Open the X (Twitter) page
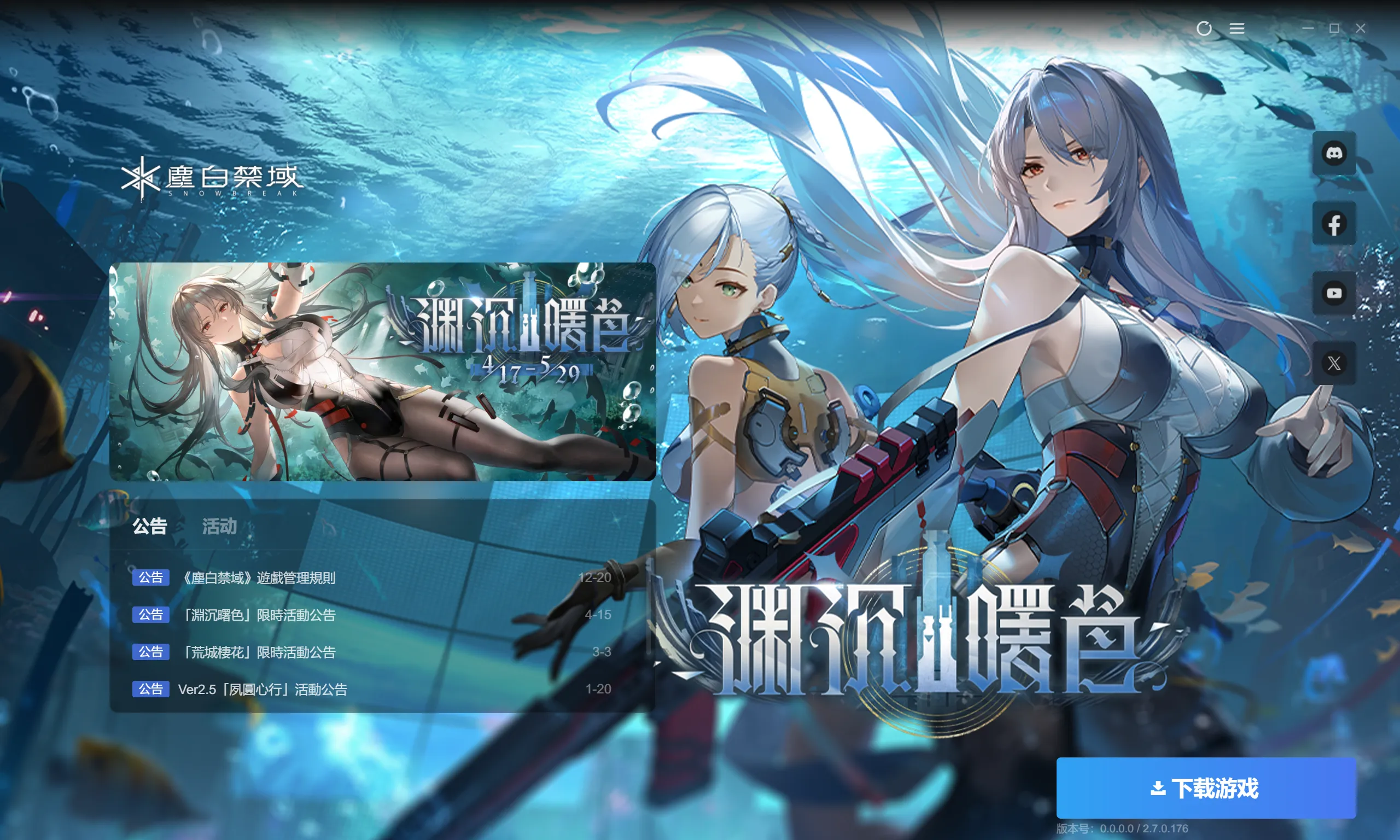Viewport: 1400px width, 840px height. (1334, 363)
